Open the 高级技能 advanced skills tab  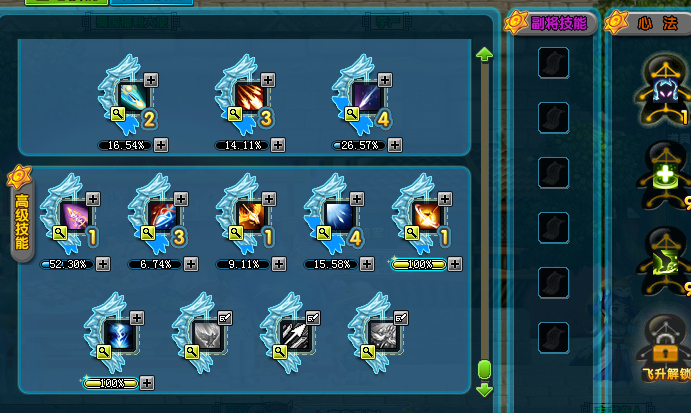[x=21, y=222]
